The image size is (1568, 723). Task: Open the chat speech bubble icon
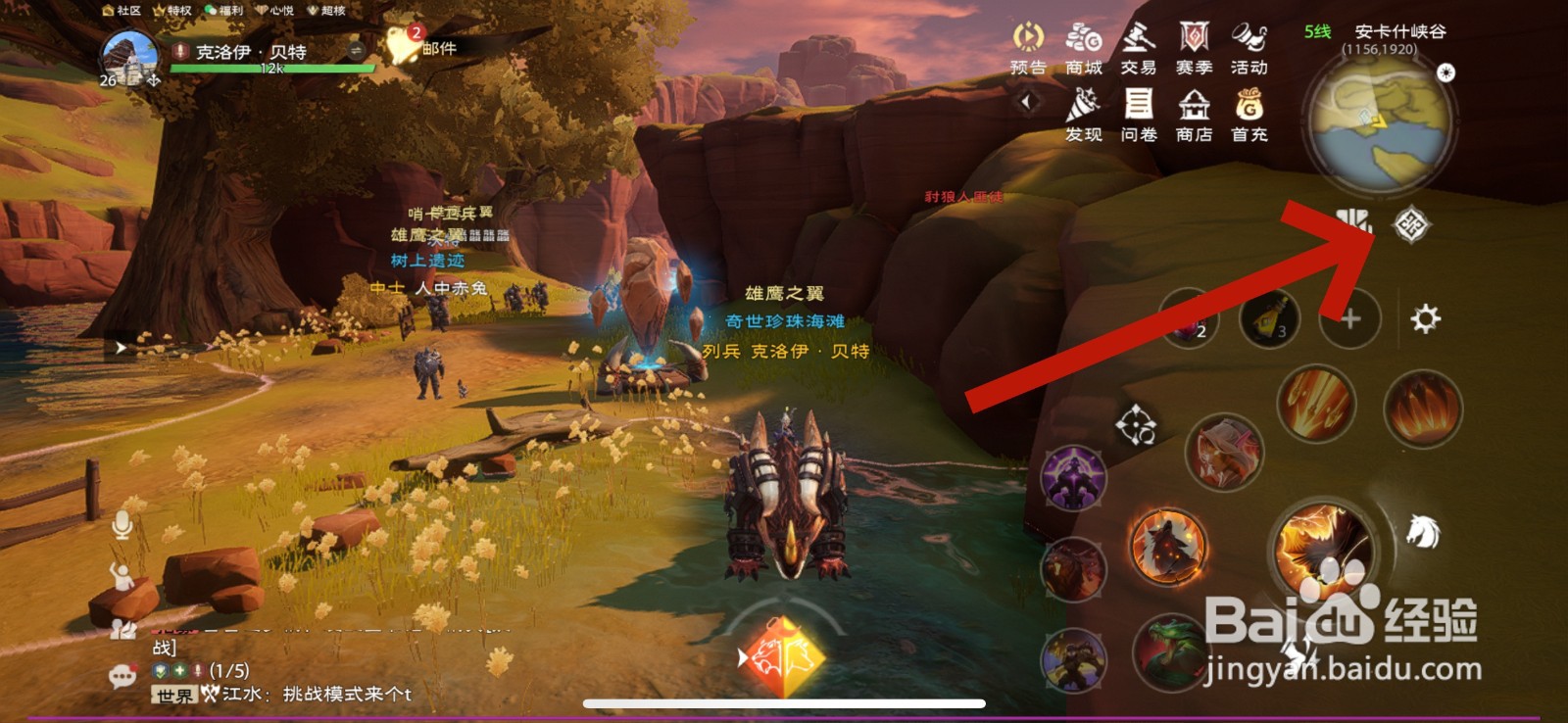pos(122,676)
